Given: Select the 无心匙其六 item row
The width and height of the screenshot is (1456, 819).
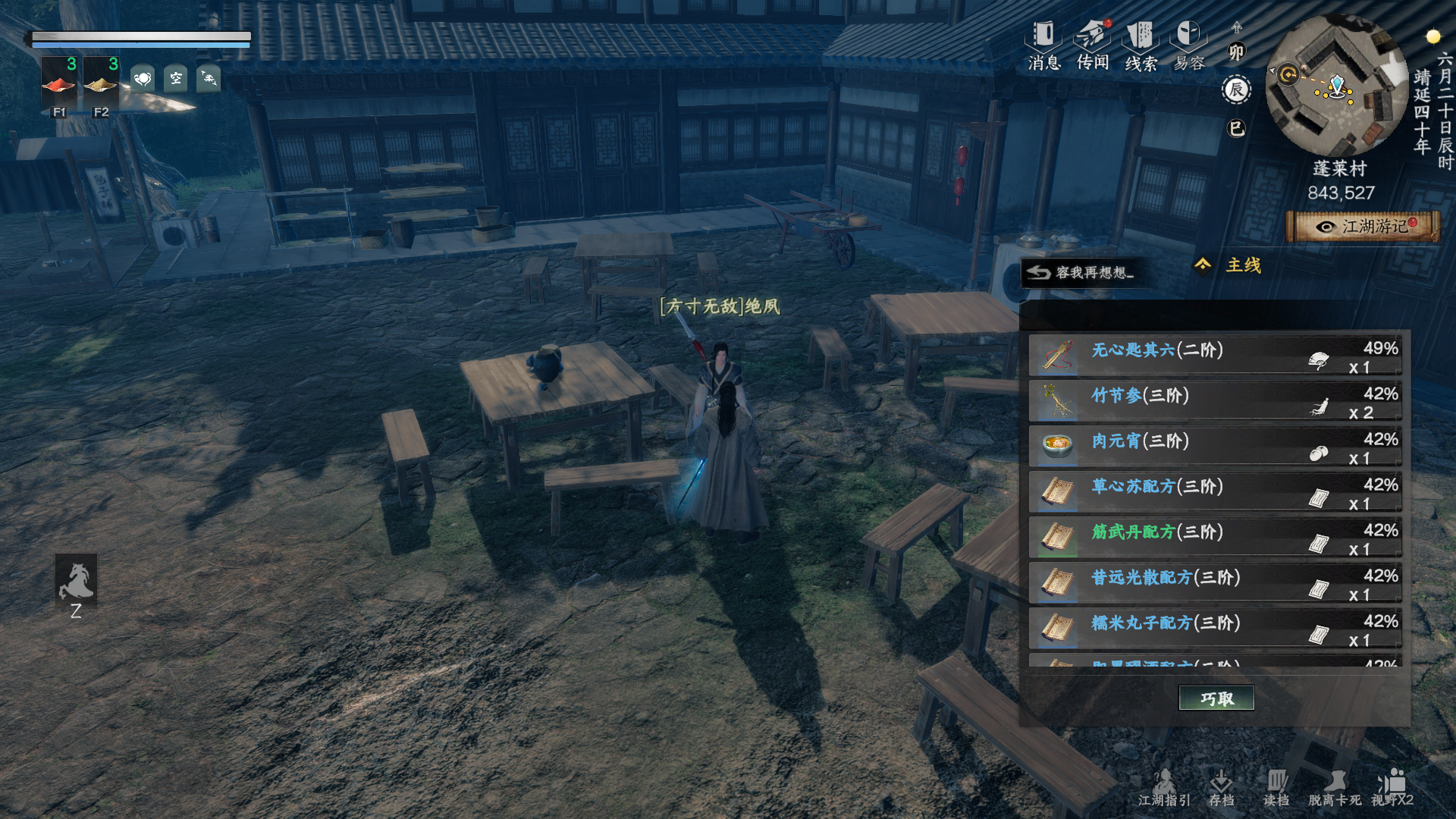Looking at the screenshot, I should click(1214, 357).
